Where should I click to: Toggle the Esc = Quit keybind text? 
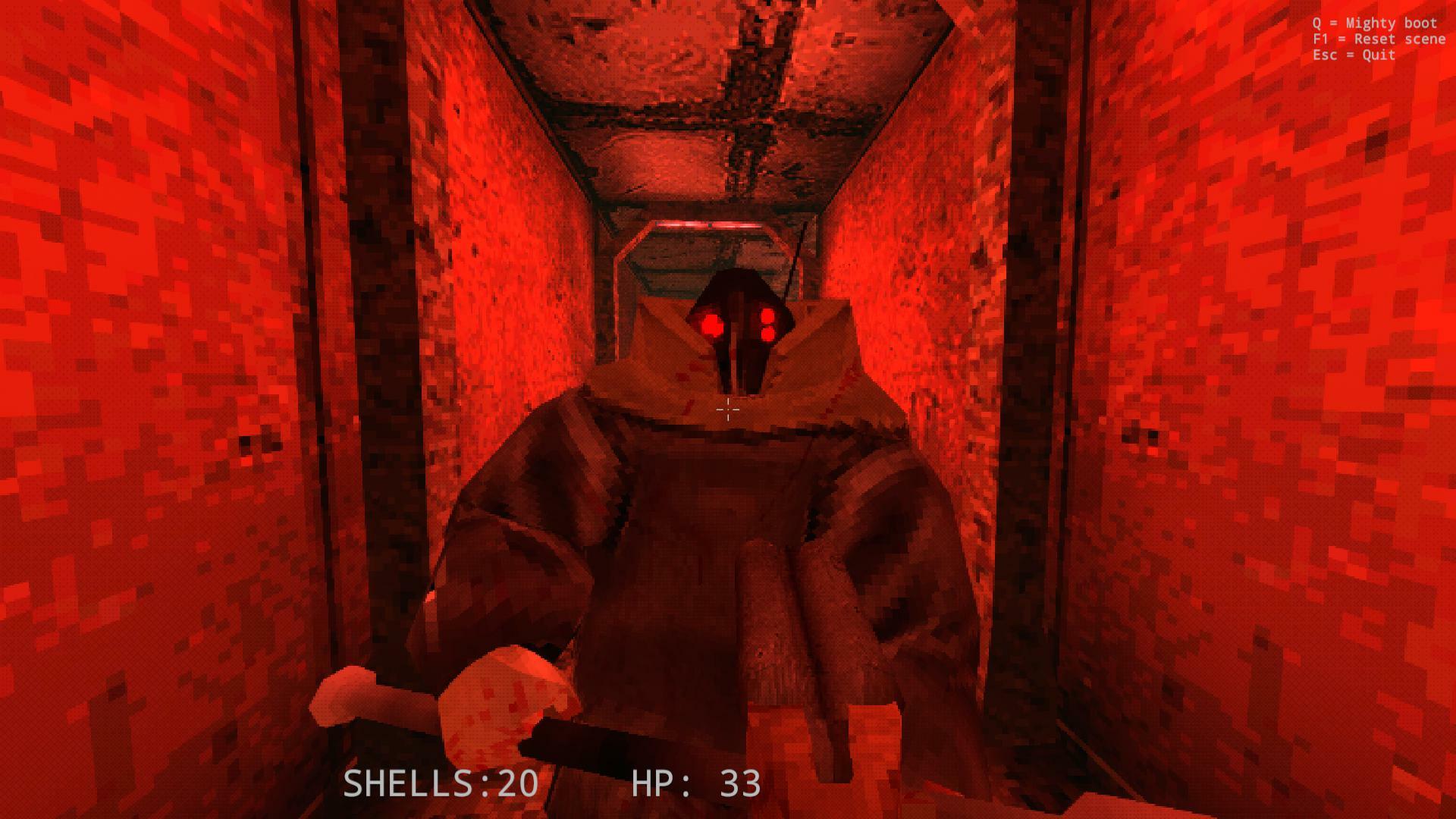coord(1354,55)
